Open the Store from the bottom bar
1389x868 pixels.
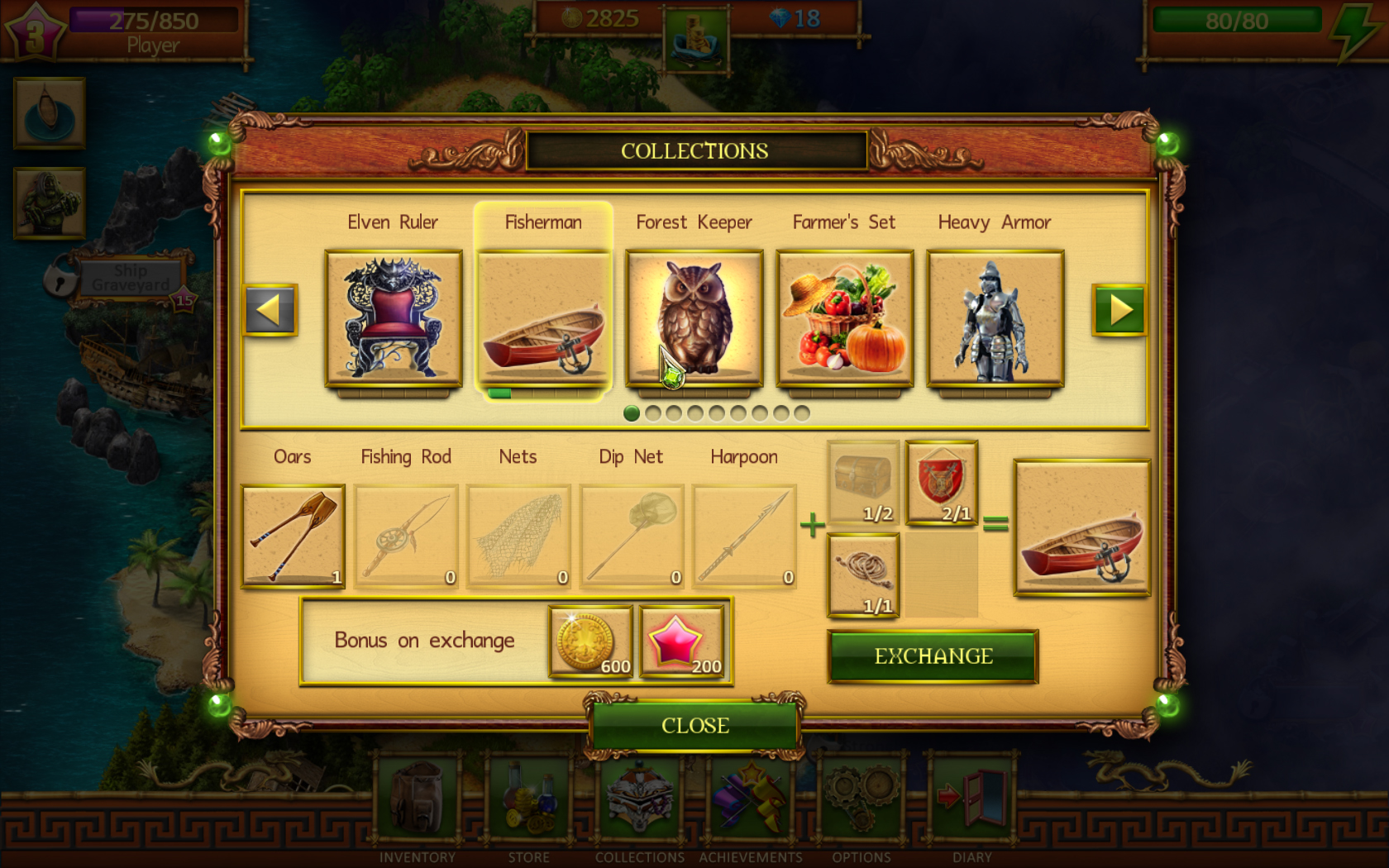[529, 798]
